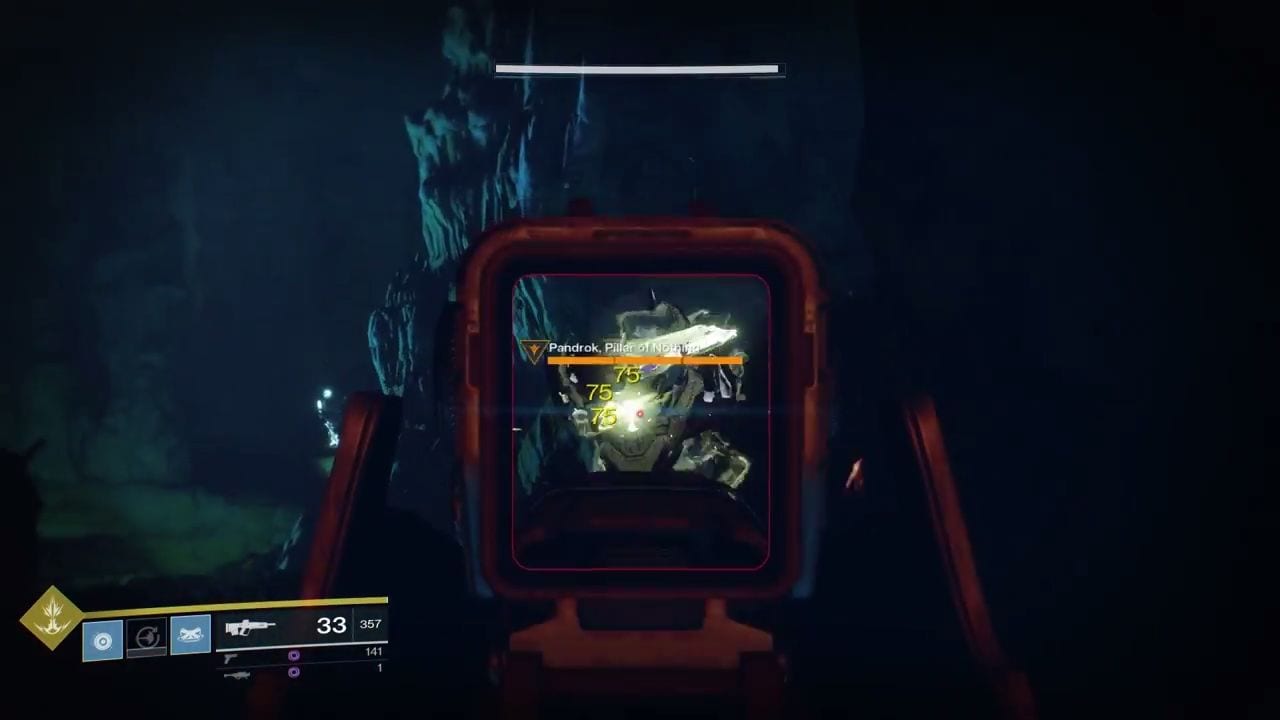Select the equipped auto rifle weapon

click(x=250, y=628)
